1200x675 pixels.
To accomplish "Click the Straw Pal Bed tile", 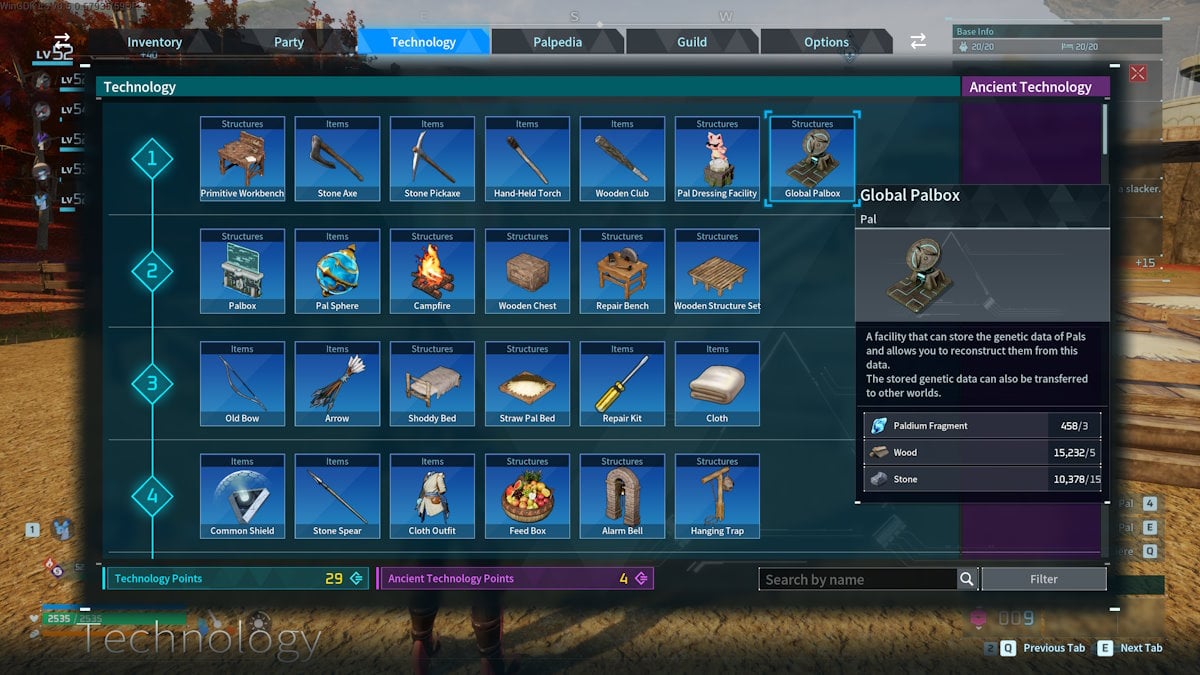I will [x=527, y=384].
